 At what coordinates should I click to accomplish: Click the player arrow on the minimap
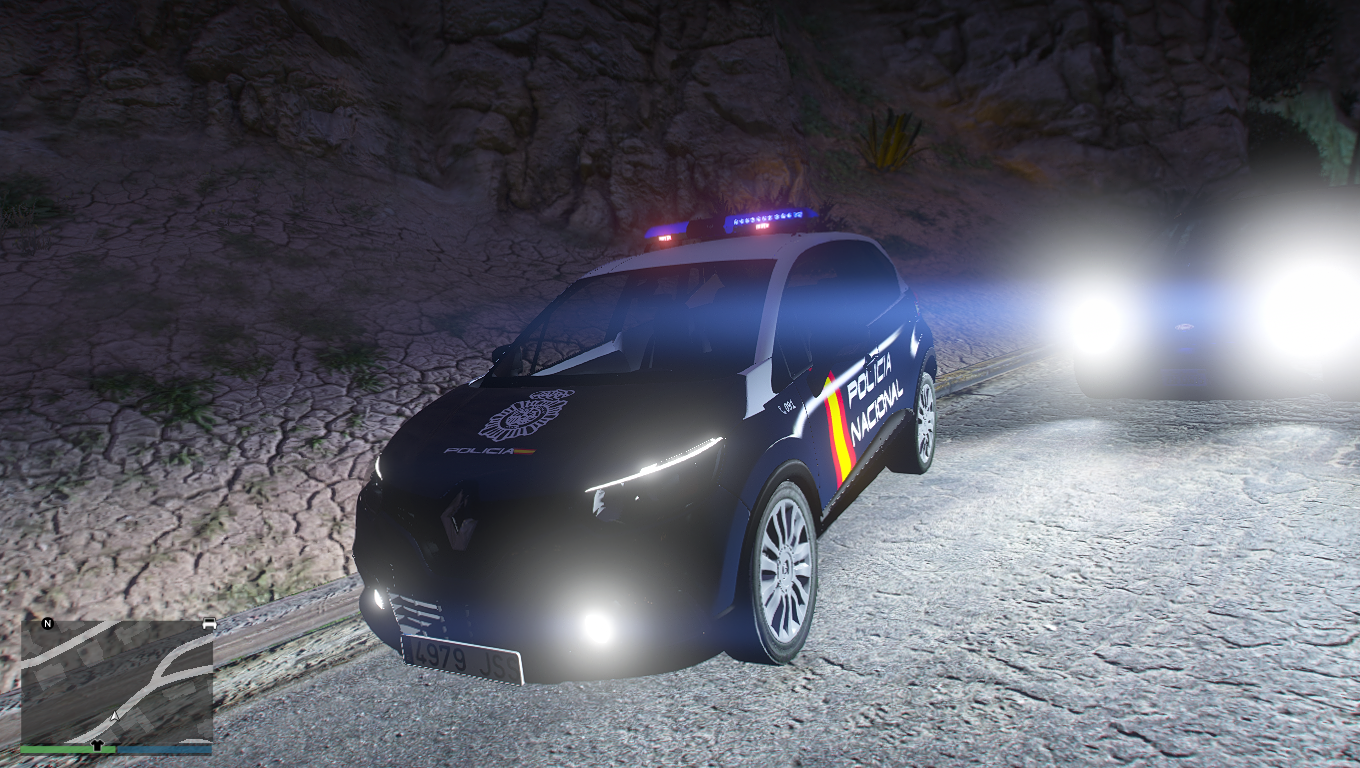[116, 716]
